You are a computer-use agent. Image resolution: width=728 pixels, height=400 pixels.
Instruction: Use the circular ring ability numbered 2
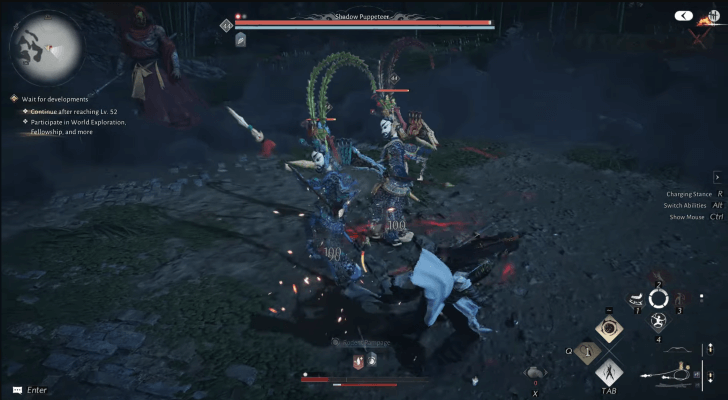[x=658, y=298]
